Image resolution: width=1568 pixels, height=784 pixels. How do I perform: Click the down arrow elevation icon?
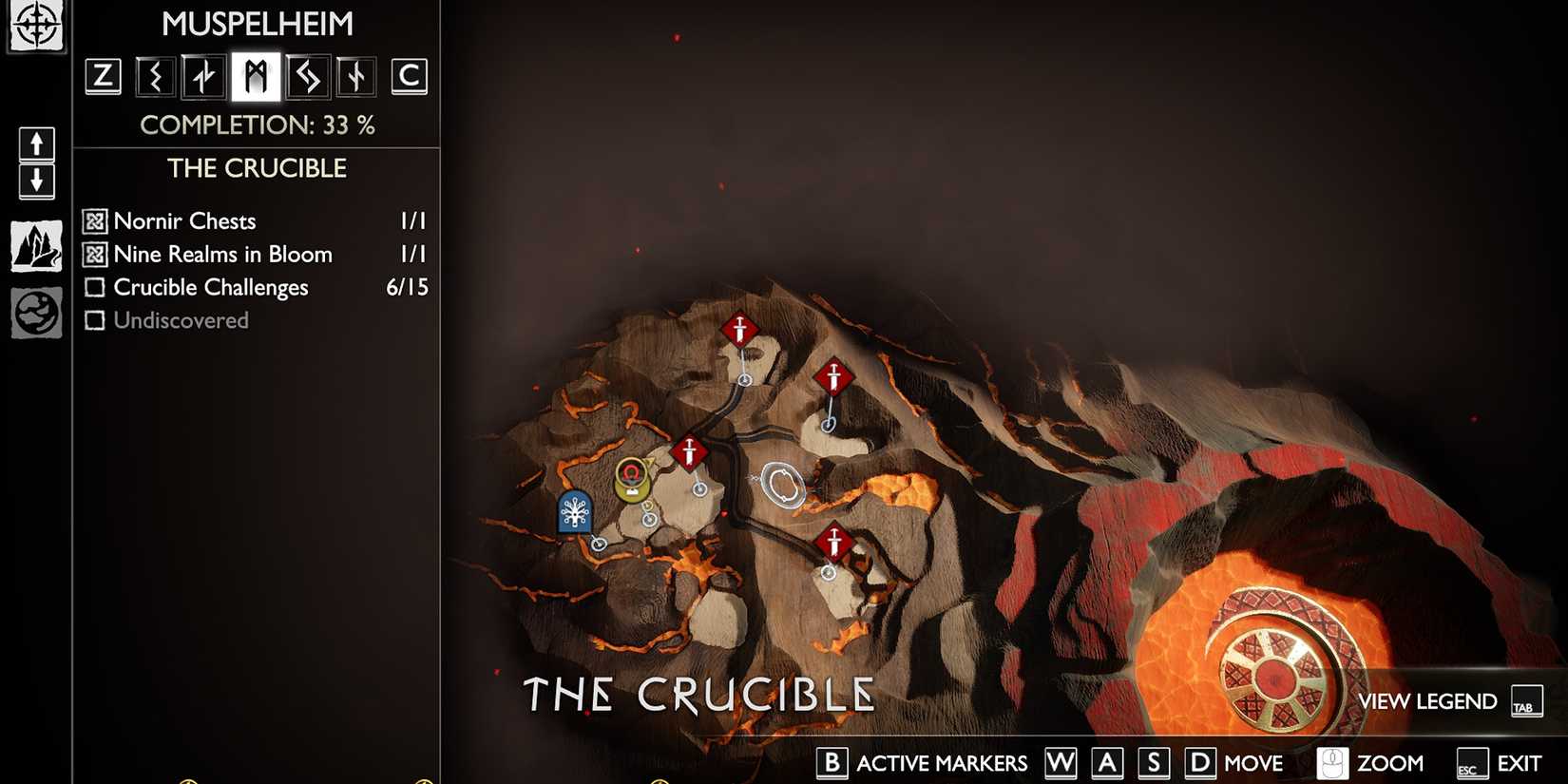coord(36,180)
